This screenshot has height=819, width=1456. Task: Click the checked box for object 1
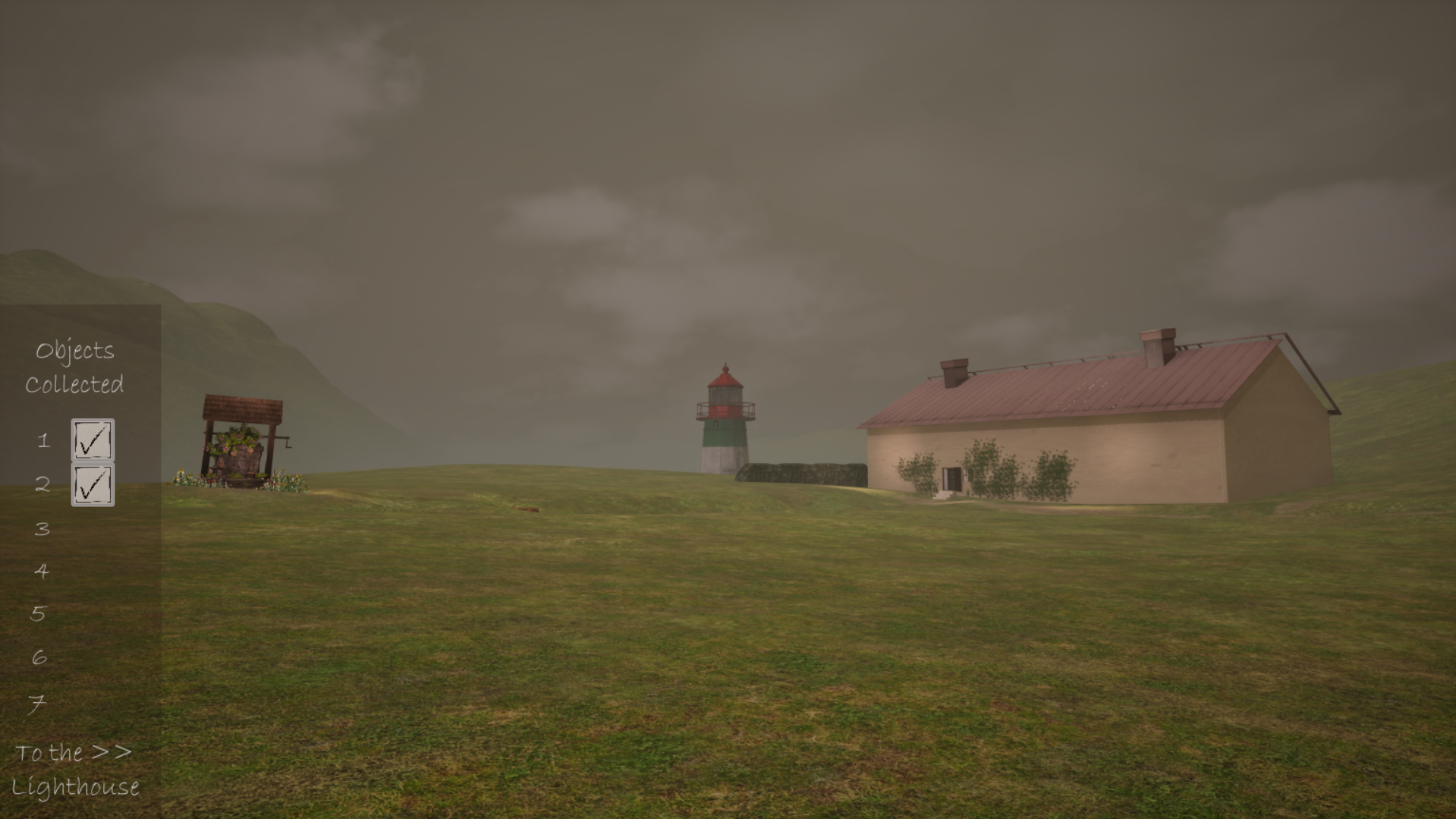93,439
